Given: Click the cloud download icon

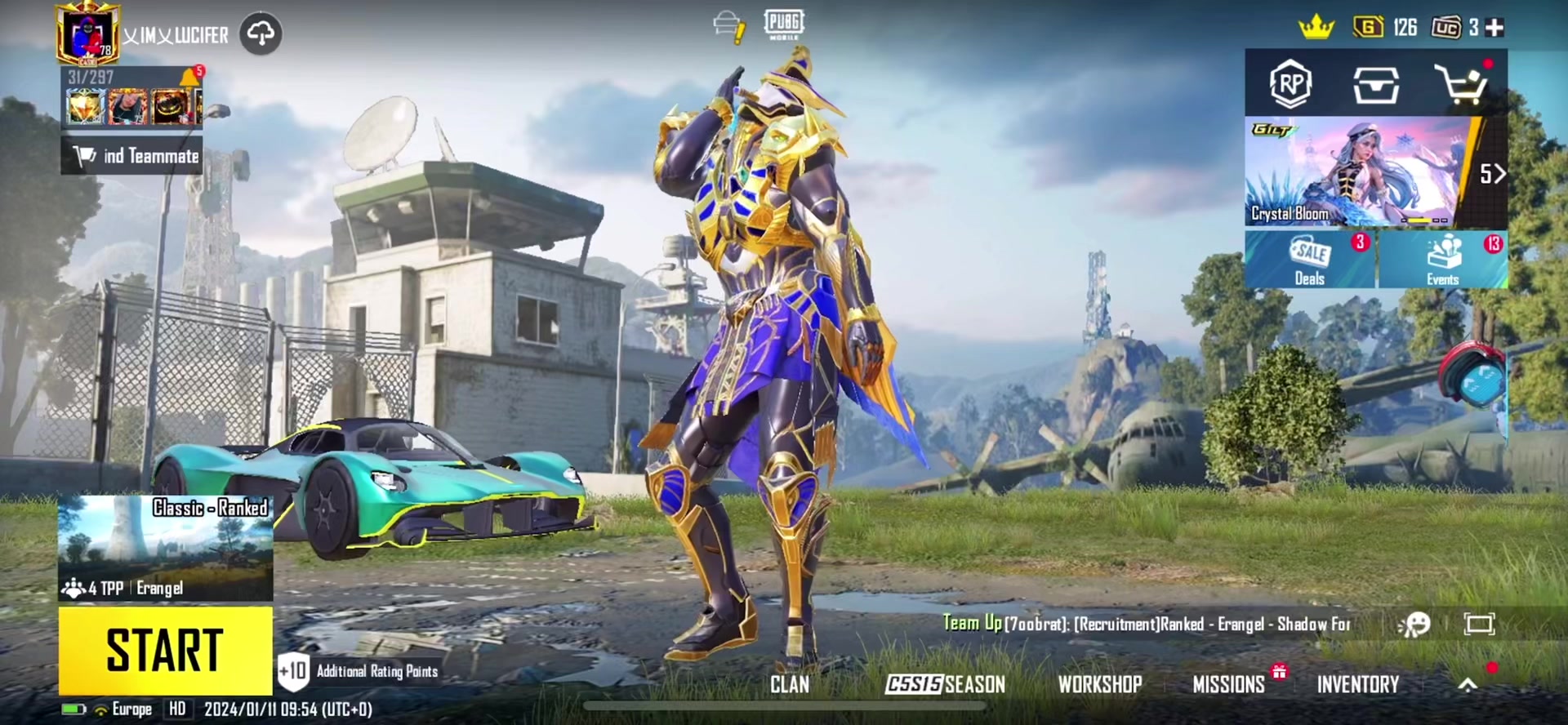Looking at the screenshot, I should tap(261, 34).
